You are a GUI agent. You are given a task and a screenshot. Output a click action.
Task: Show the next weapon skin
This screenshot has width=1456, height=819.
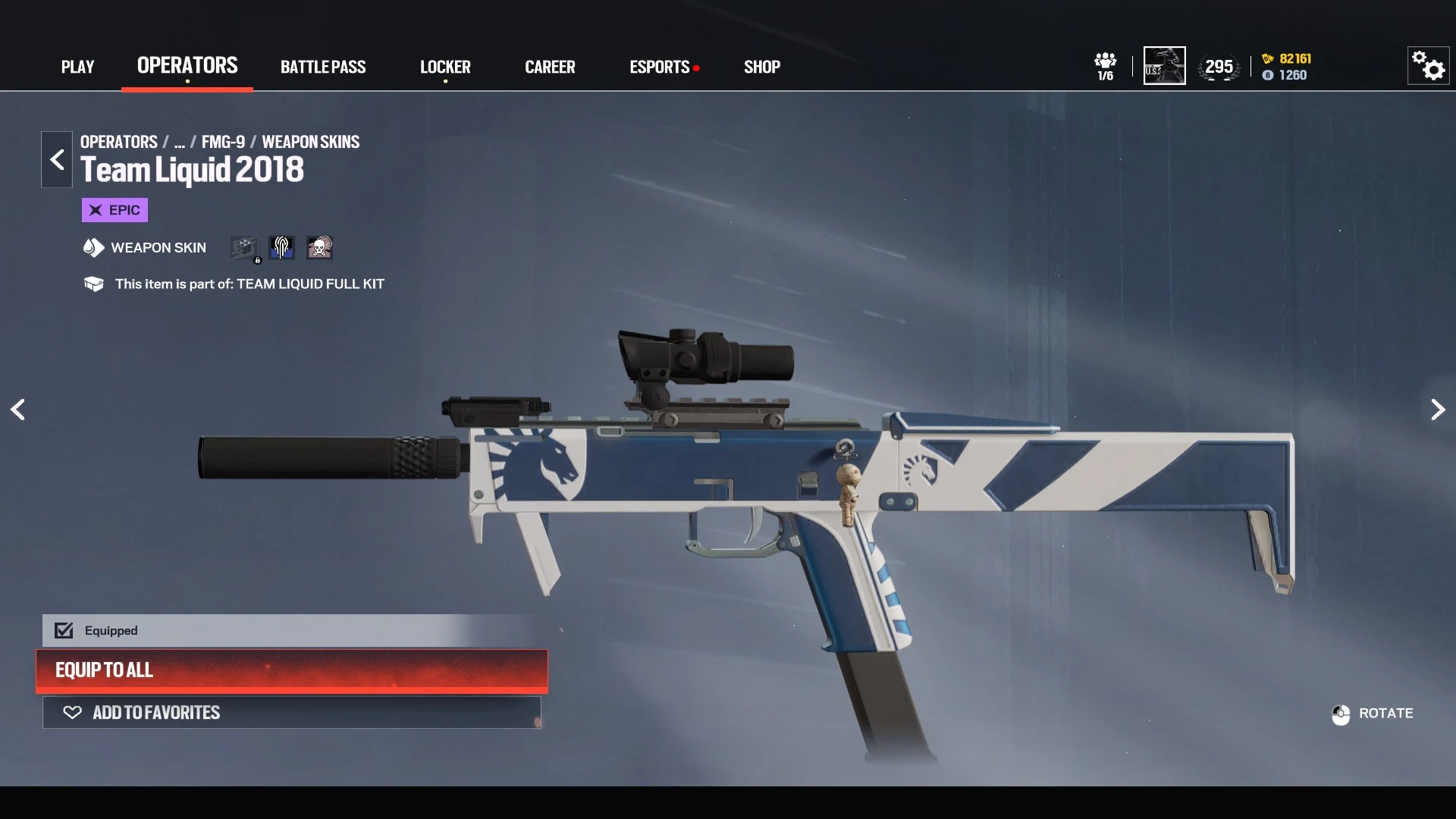(1438, 409)
